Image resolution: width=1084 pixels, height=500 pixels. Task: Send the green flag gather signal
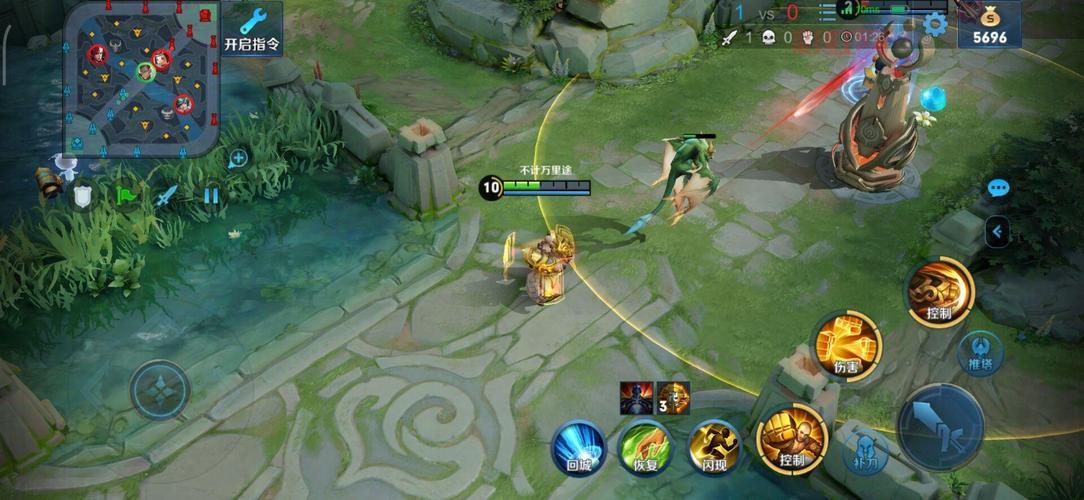point(125,196)
